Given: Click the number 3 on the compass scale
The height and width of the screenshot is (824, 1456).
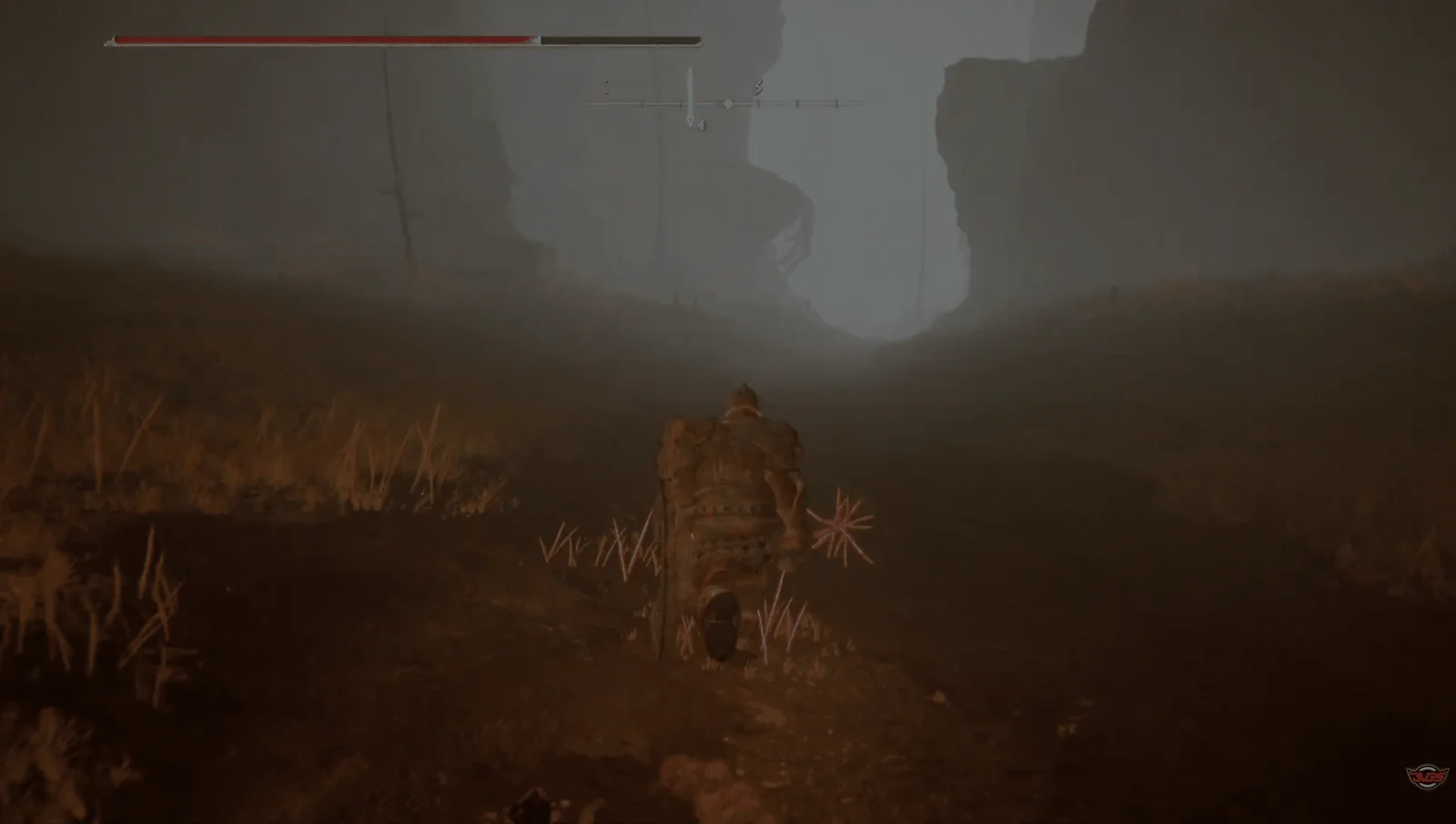Looking at the screenshot, I should coord(758,86).
